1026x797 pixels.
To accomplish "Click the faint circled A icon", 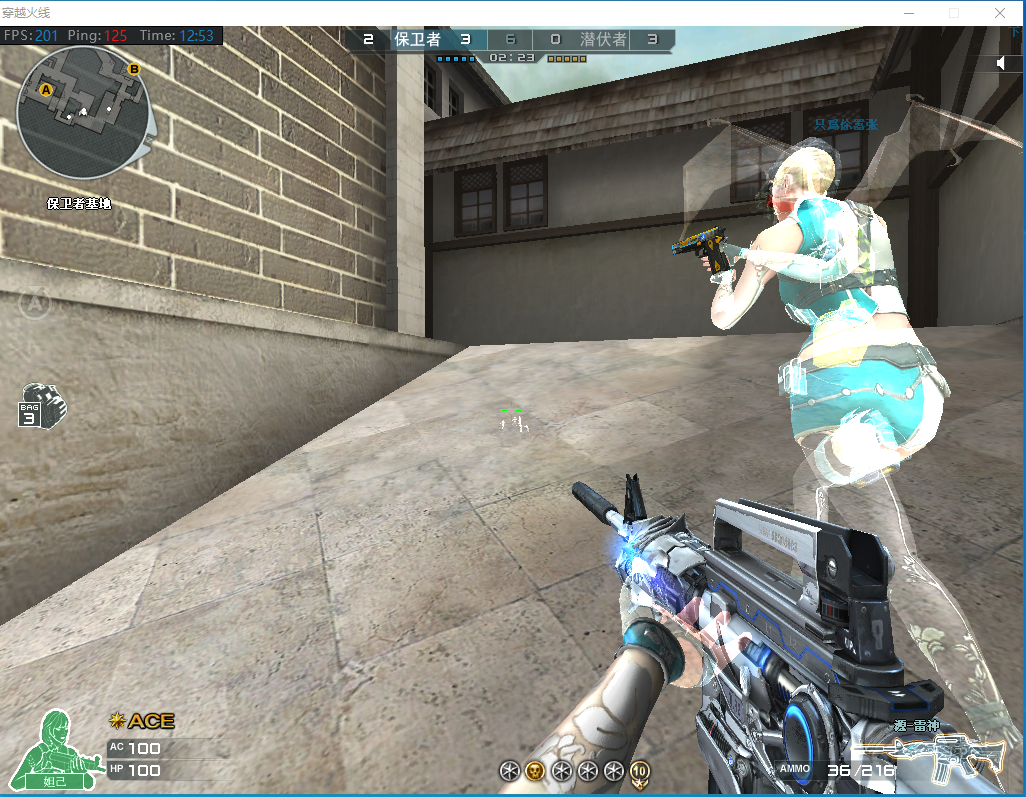I will pos(34,300).
